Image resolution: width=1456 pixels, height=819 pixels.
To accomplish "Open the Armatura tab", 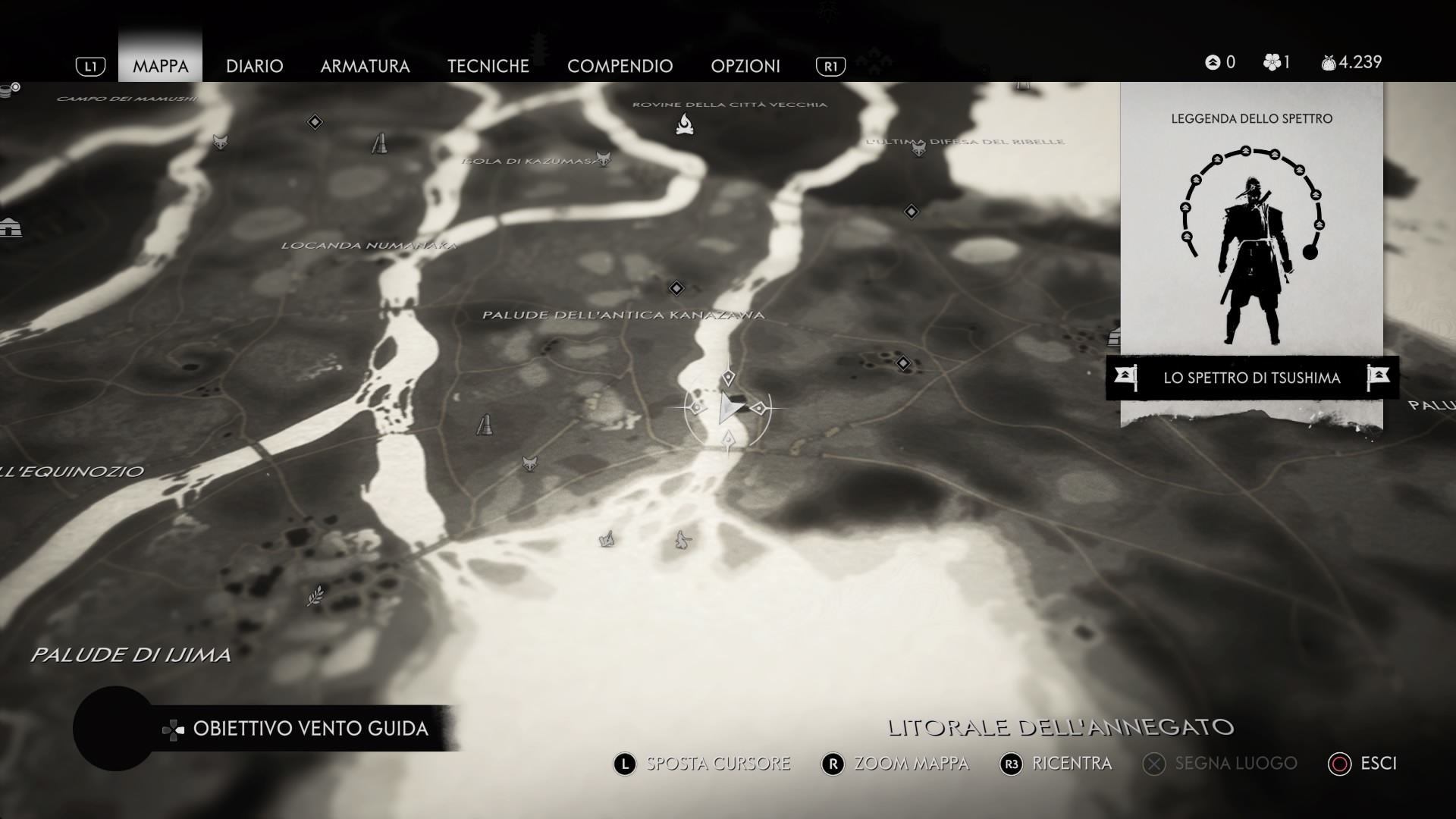I will [x=365, y=66].
